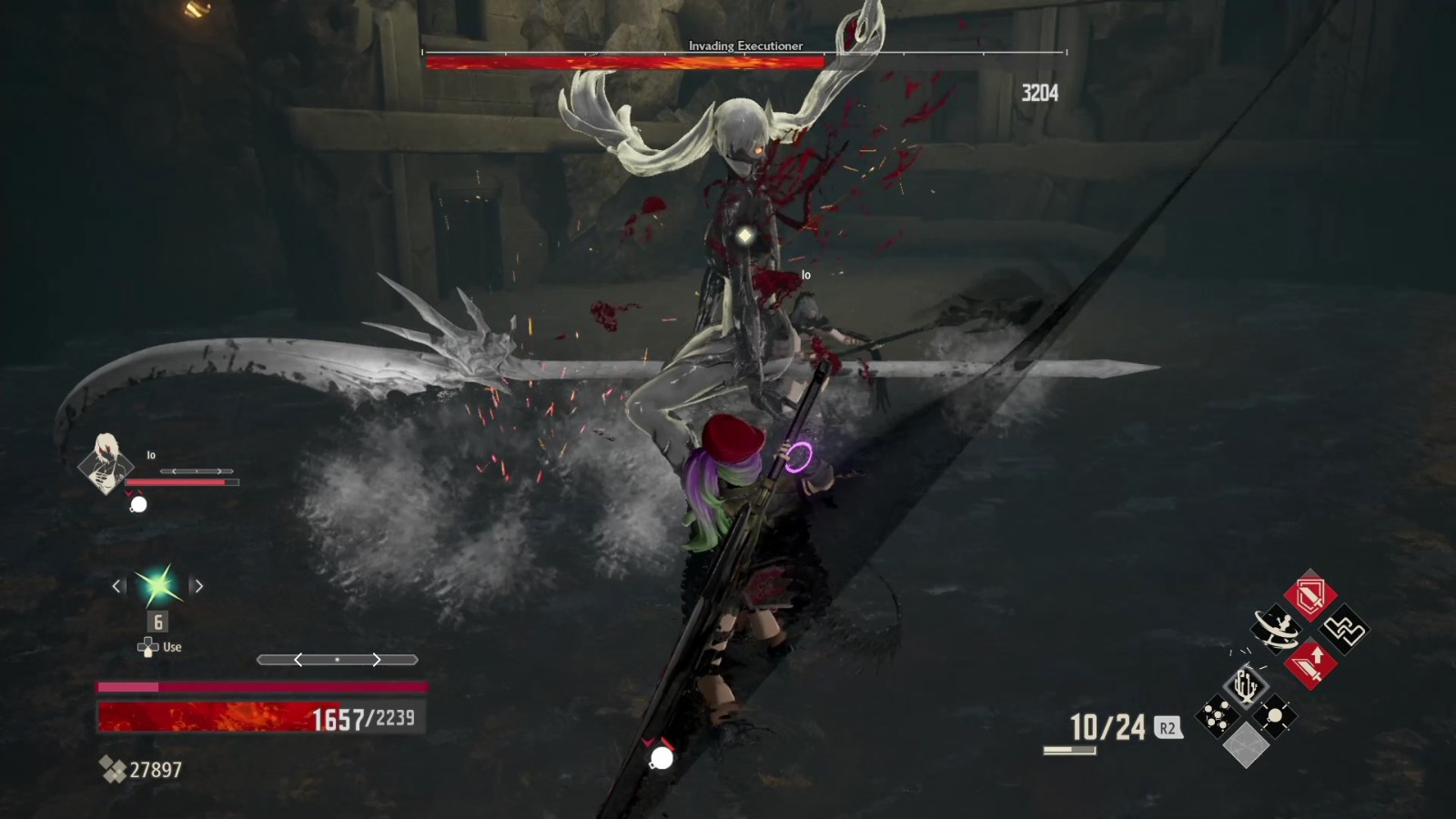The height and width of the screenshot is (819, 1456).
Task: Collapse to previous quick item with left arrow
Action: 116,585
